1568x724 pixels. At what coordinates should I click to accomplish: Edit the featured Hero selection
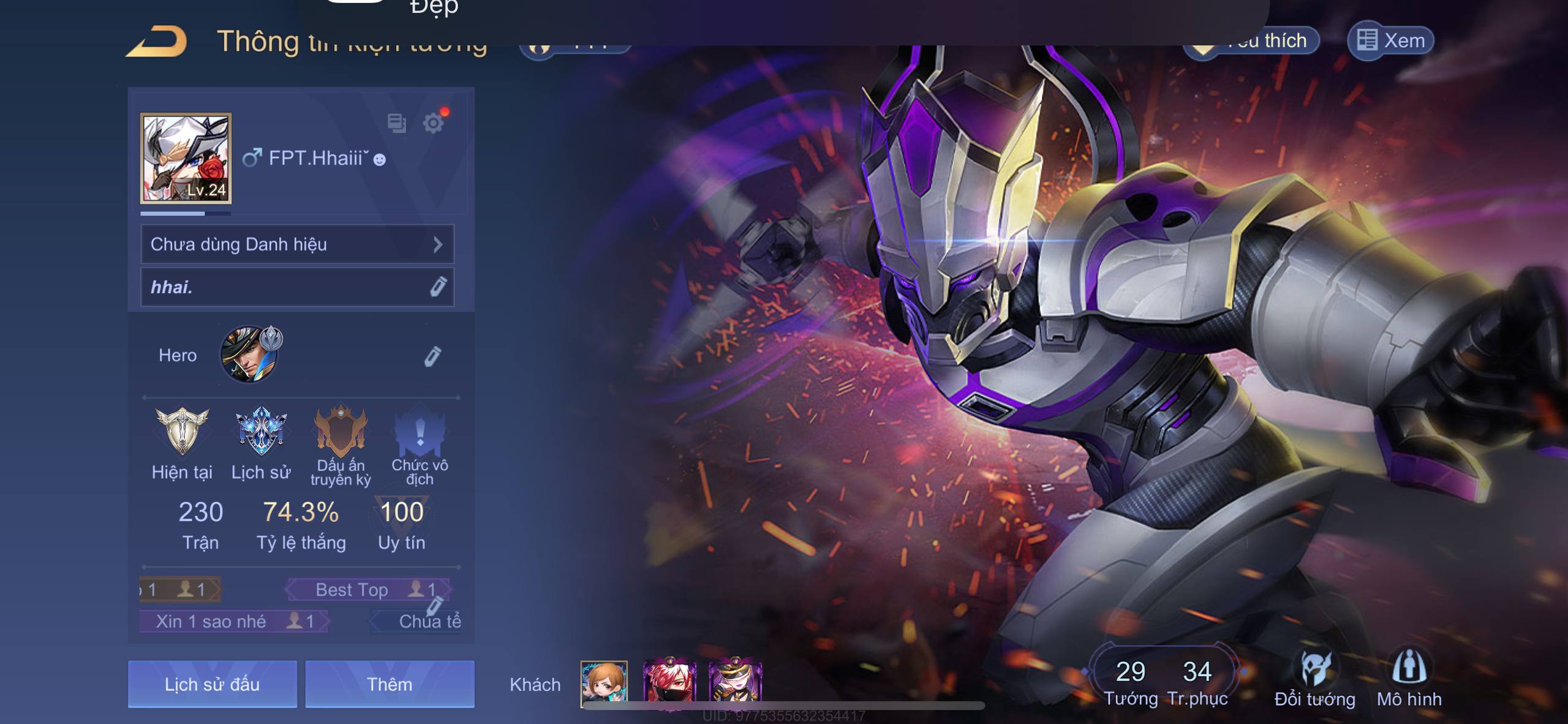[x=432, y=356]
